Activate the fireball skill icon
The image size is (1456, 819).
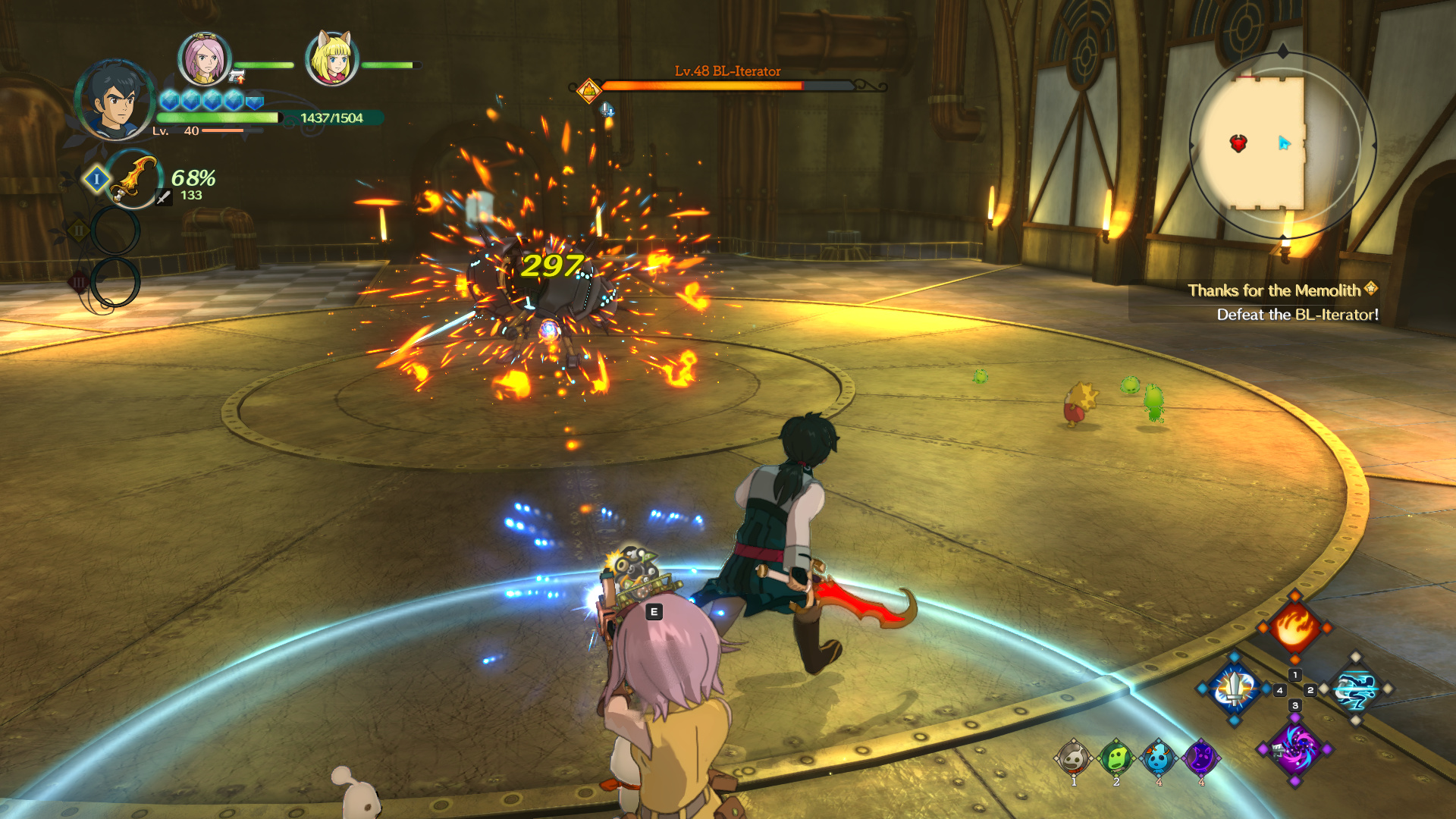pos(1294,627)
